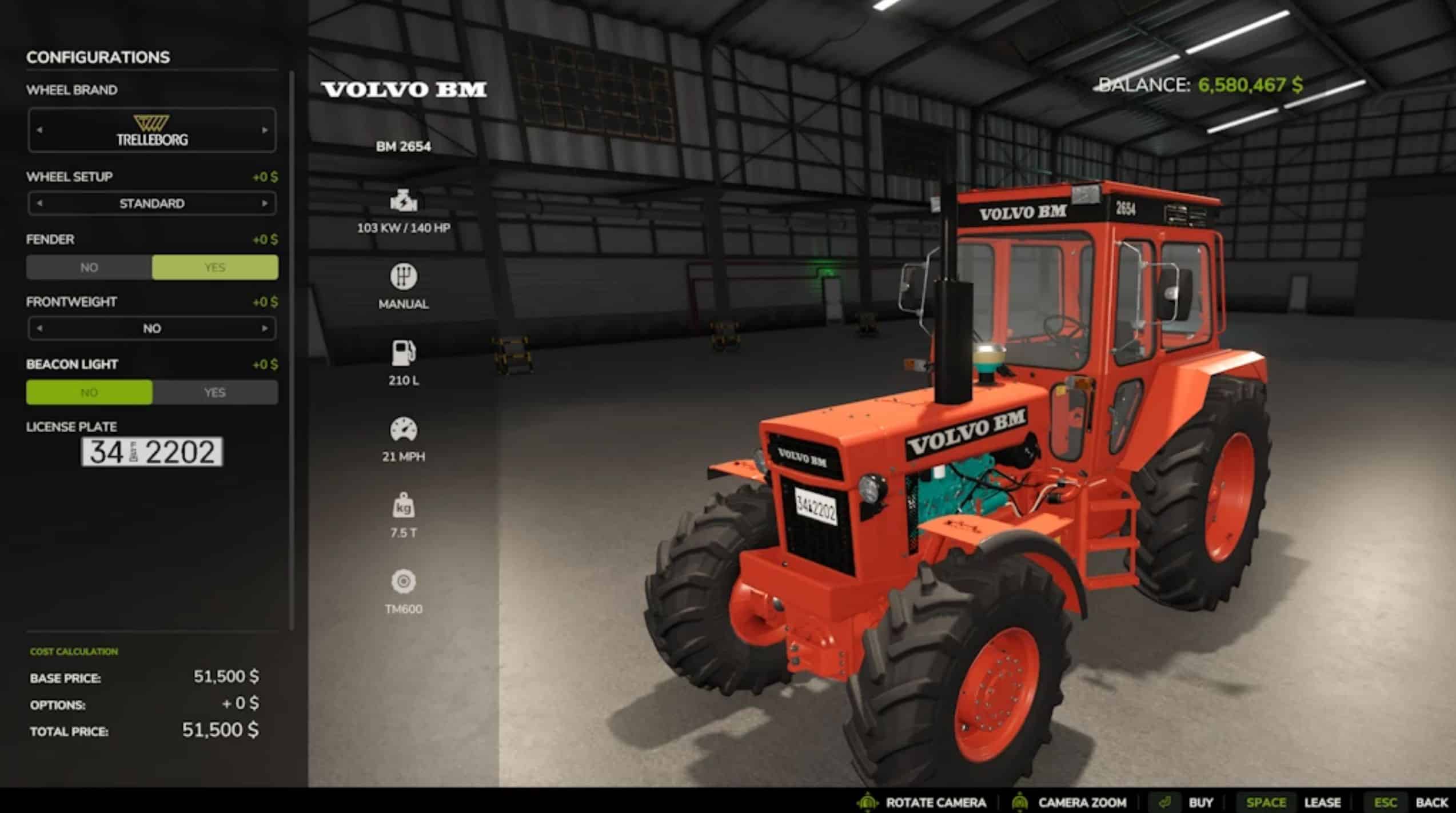Screen dimensions: 1456x813
Task: Set Beacon Light to No
Action: [x=89, y=393]
